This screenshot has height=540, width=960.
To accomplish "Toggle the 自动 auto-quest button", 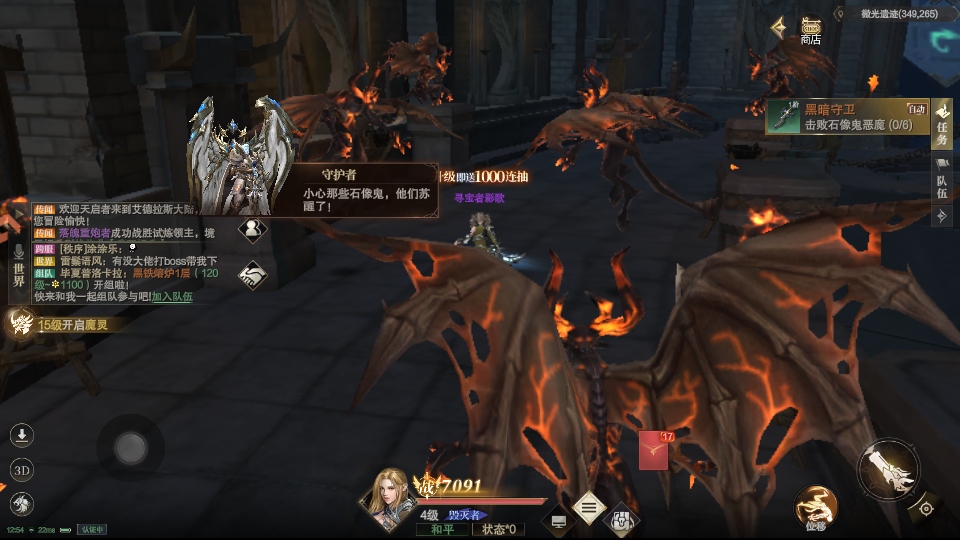I will click(917, 108).
